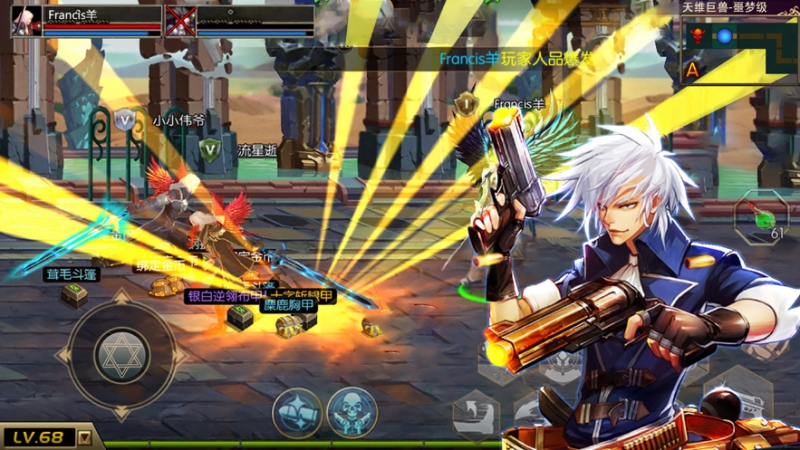Use the skull and pistols skill
Image resolution: width=800 pixels, height=450 pixels.
pos(352,412)
